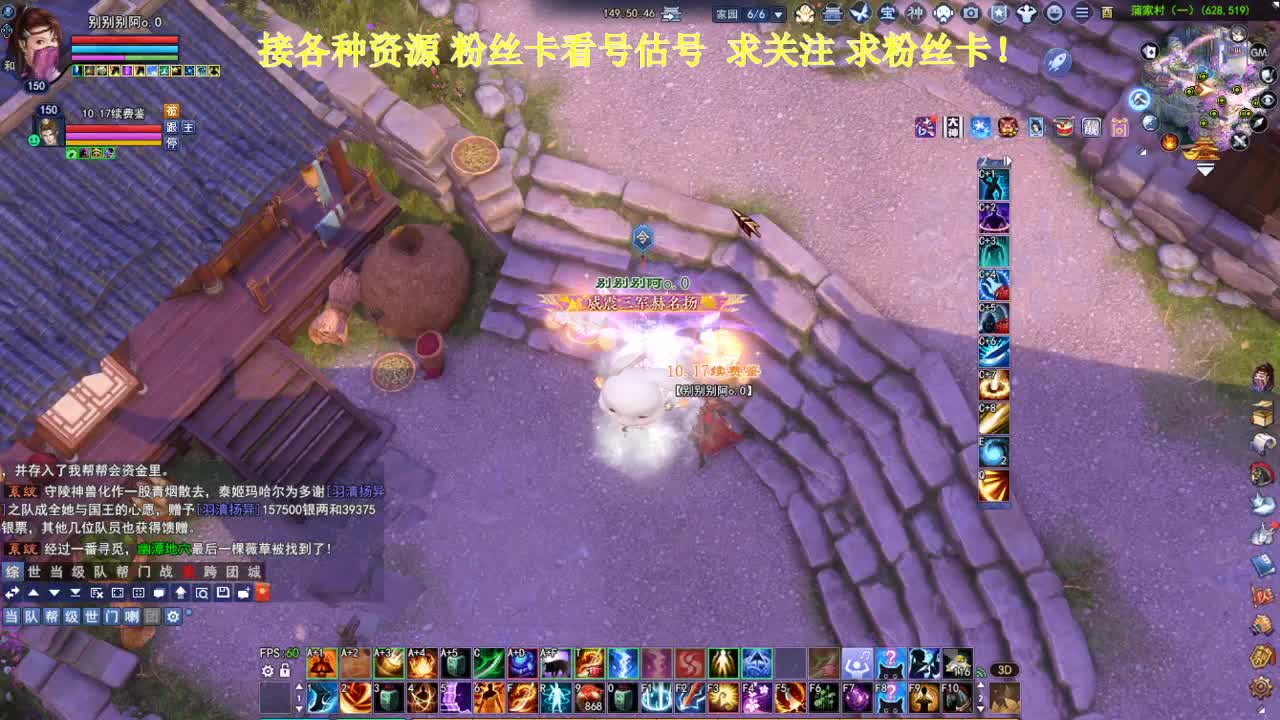
Task: Click the blue snowflake event icon
Action: (x=980, y=126)
